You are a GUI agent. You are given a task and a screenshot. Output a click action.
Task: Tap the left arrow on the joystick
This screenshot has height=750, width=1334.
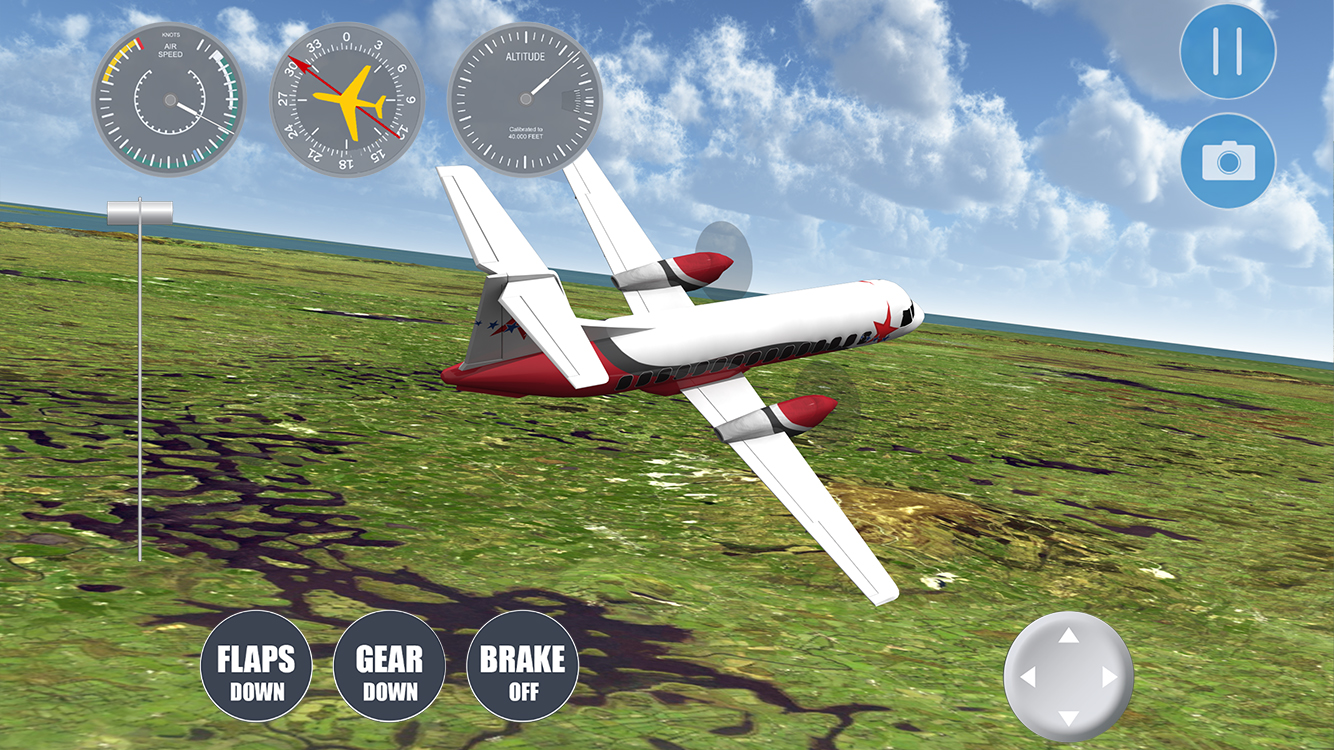coord(1027,677)
